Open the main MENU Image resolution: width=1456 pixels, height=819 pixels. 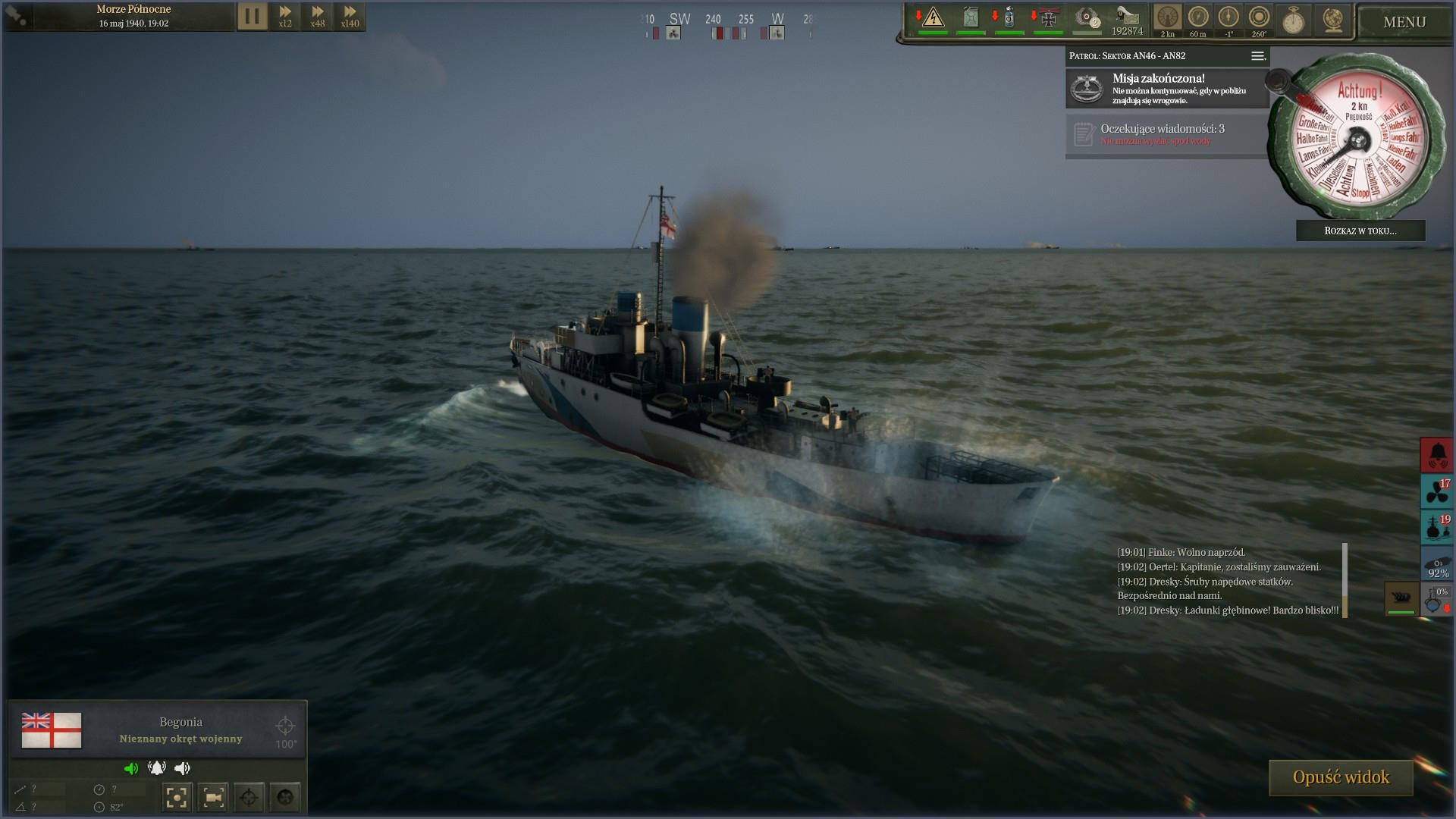pos(1404,22)
